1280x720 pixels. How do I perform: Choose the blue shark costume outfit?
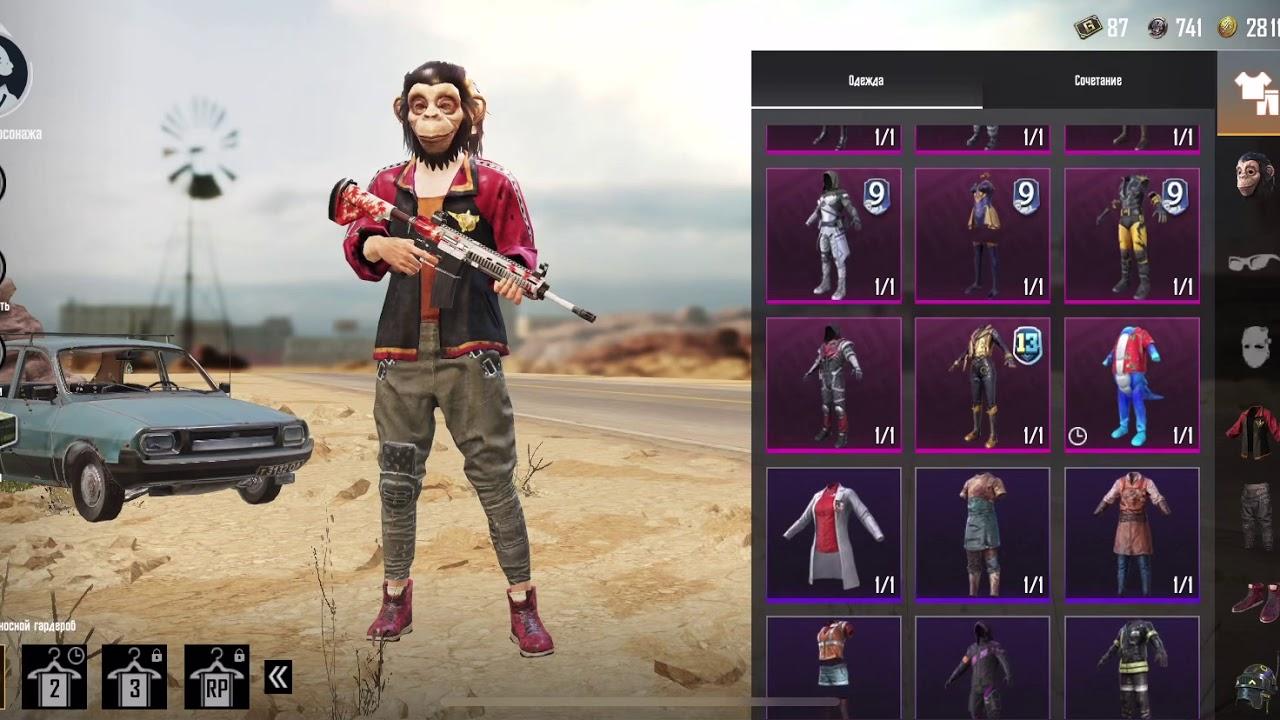coord(1131,385)
